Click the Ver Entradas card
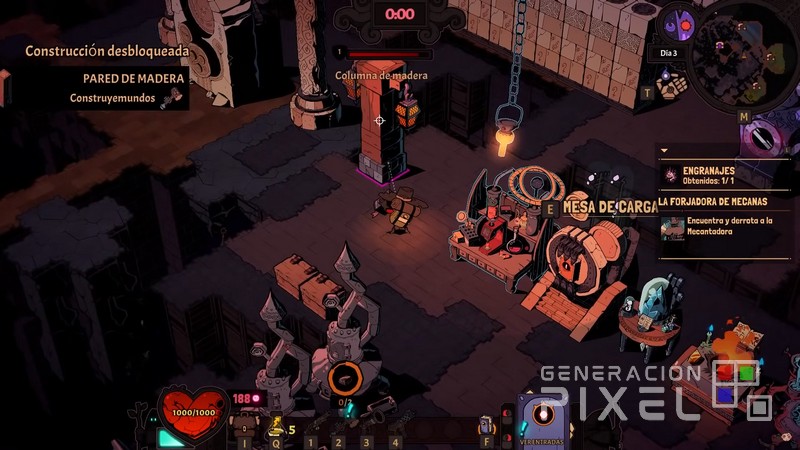The image size is (800, 450). click(x=542, y=422)
